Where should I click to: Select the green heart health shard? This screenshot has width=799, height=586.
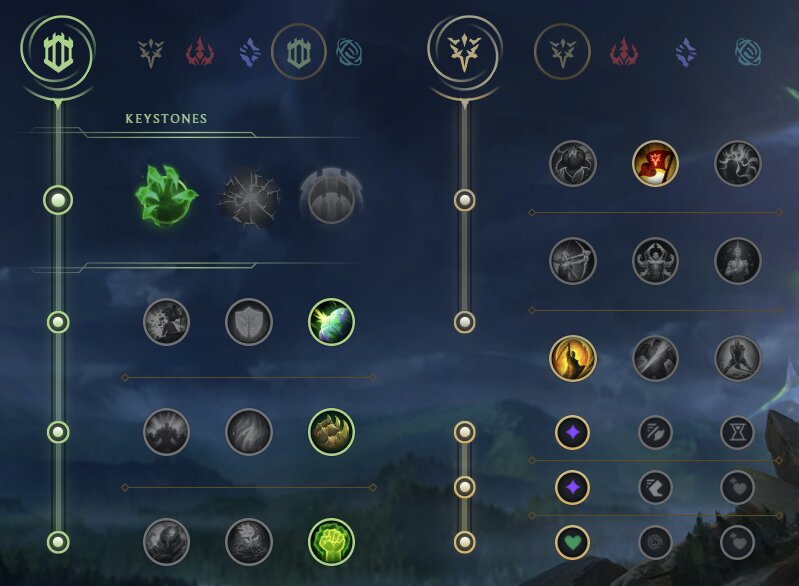click(x=573, y=542)
